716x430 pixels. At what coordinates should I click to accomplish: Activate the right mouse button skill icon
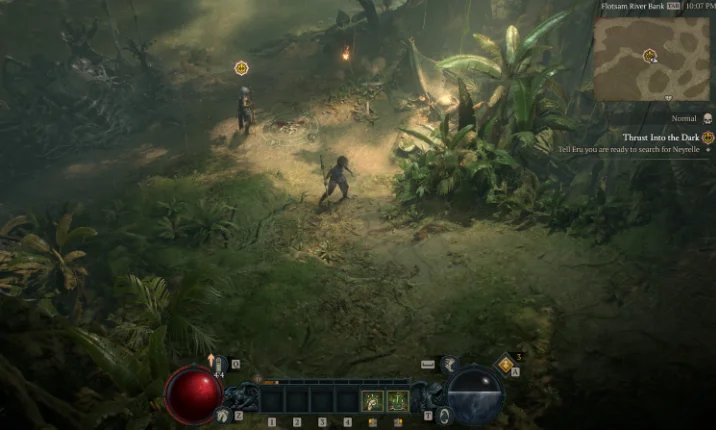(x=398, y=401)
